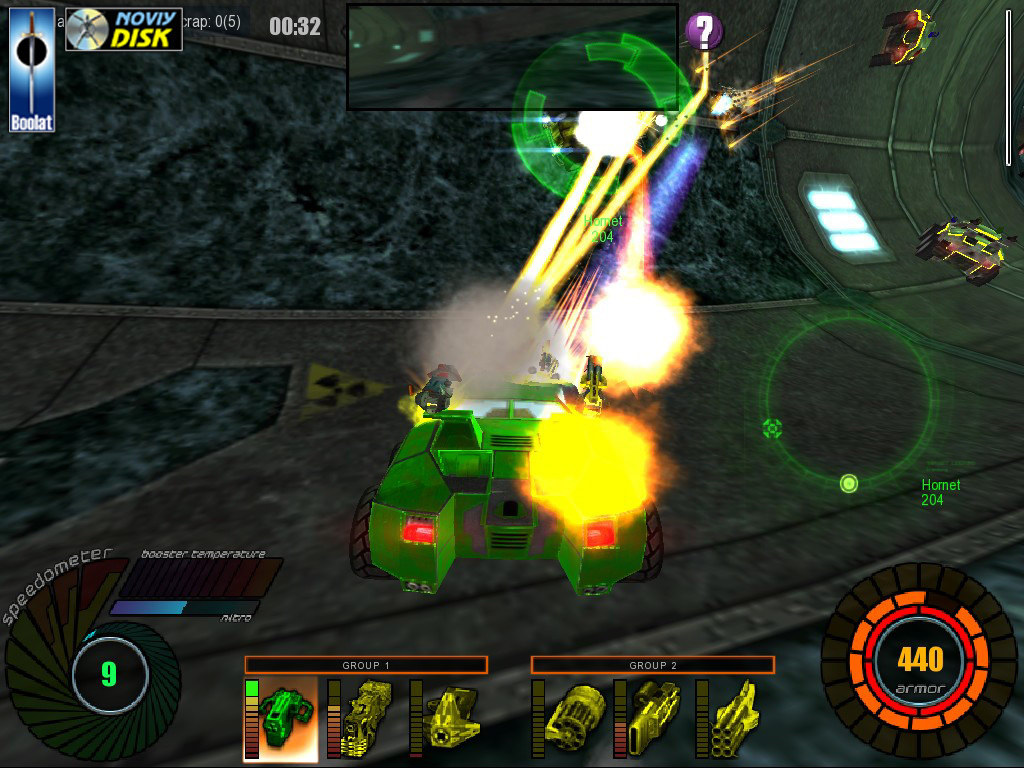Pick the cone-shaped cannon weapon in Group 1

pyautogui.click(x=447, y=719)
